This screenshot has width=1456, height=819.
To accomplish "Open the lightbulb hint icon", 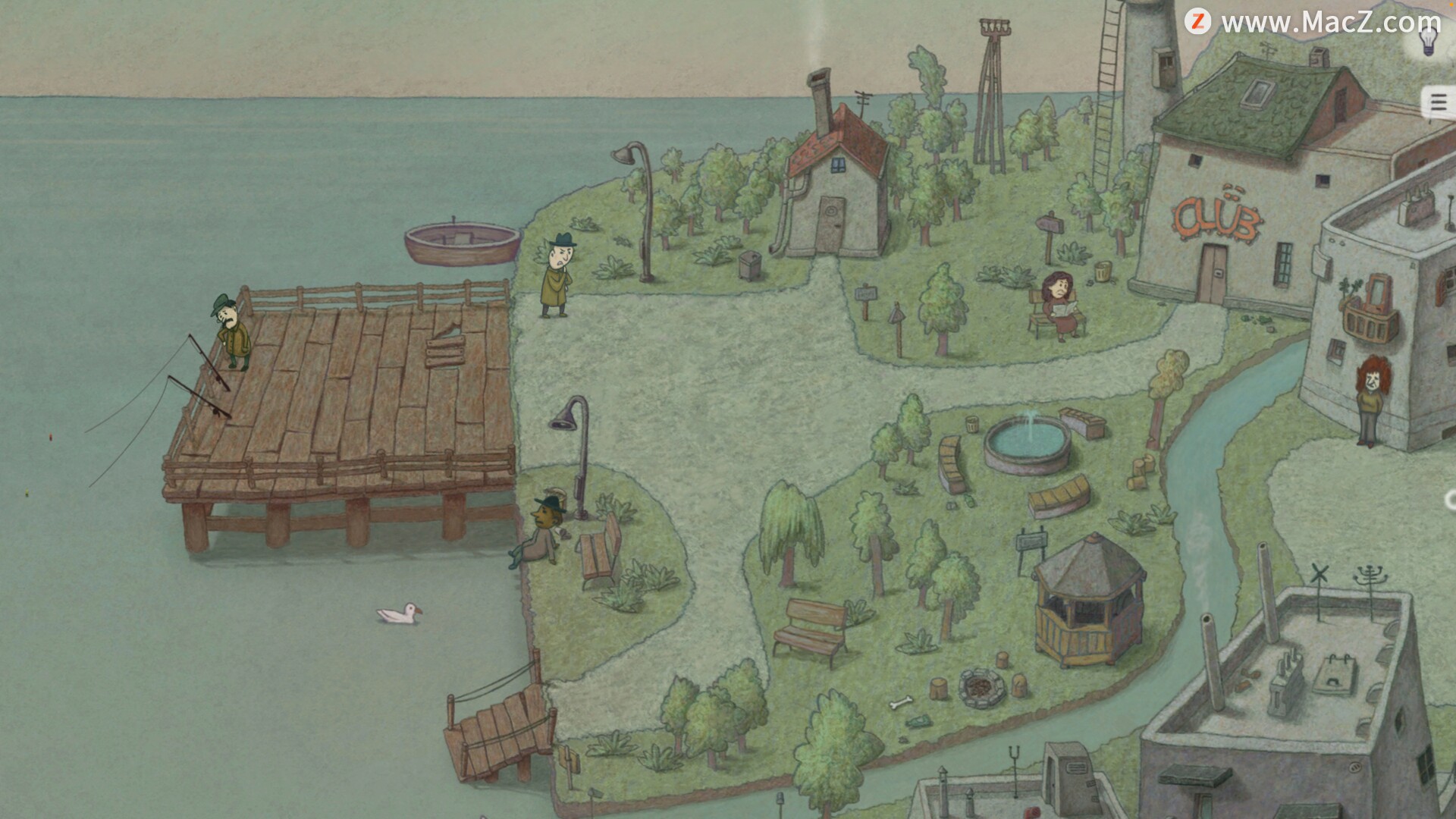I will [x=1429, y=39].
